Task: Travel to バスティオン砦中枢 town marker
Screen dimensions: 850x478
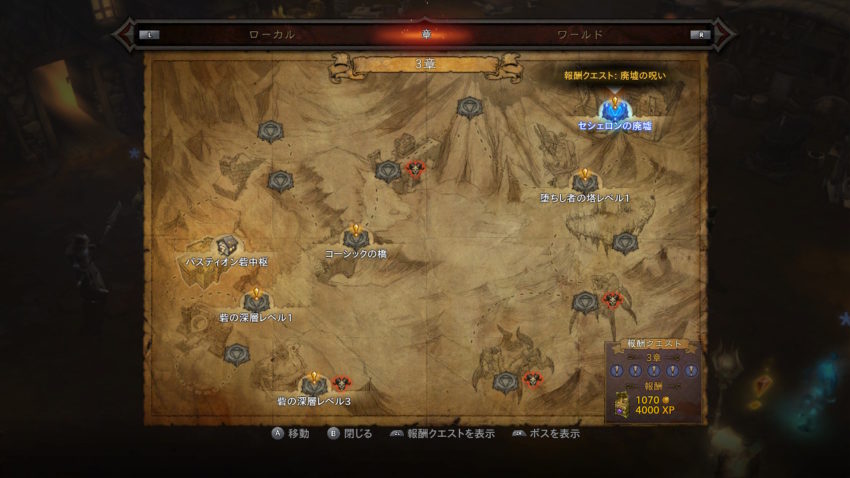Action: [x=228, y=246]
